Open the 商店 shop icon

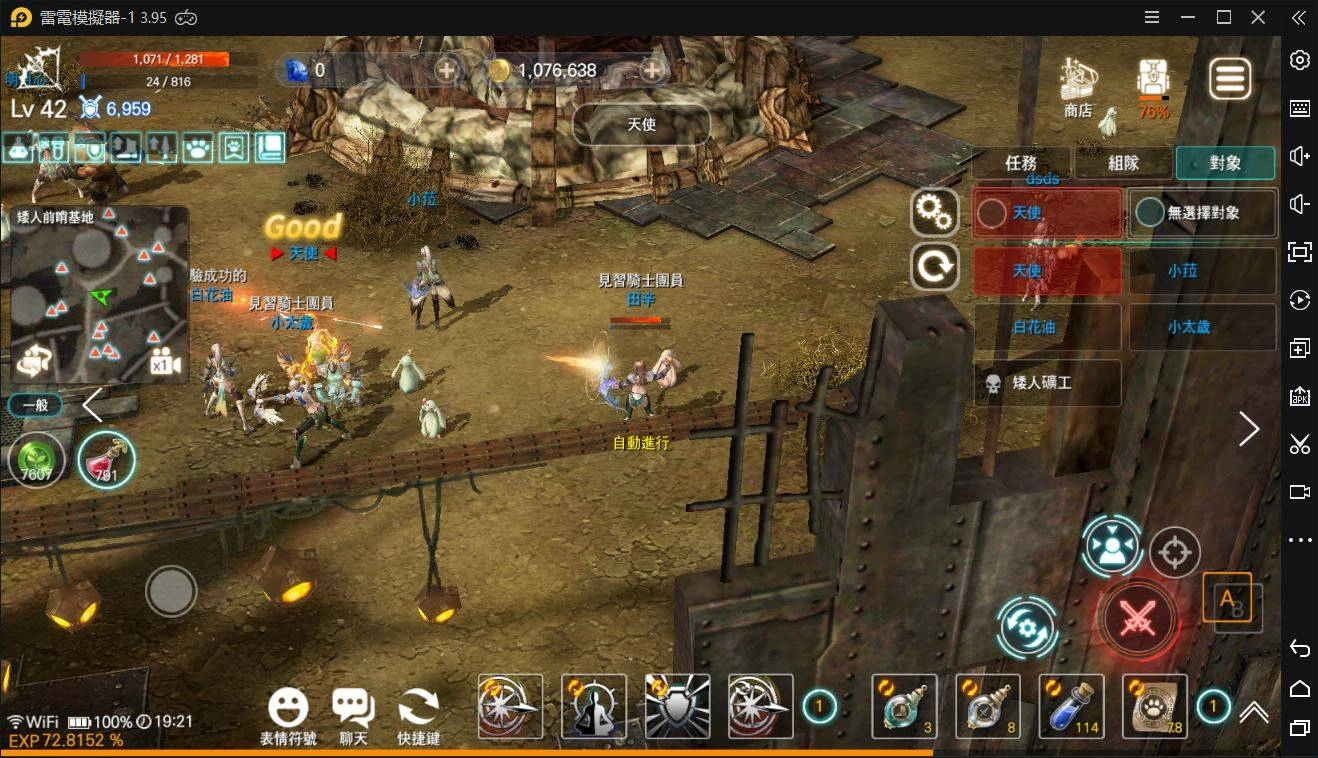tap(1078, 87)
